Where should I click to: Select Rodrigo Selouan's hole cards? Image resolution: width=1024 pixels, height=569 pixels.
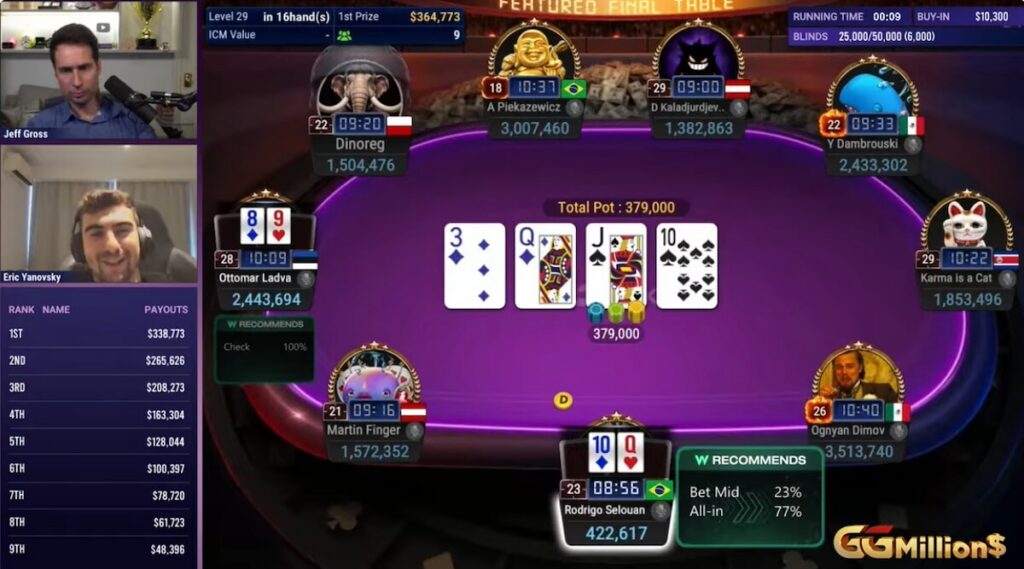point(615,452)
